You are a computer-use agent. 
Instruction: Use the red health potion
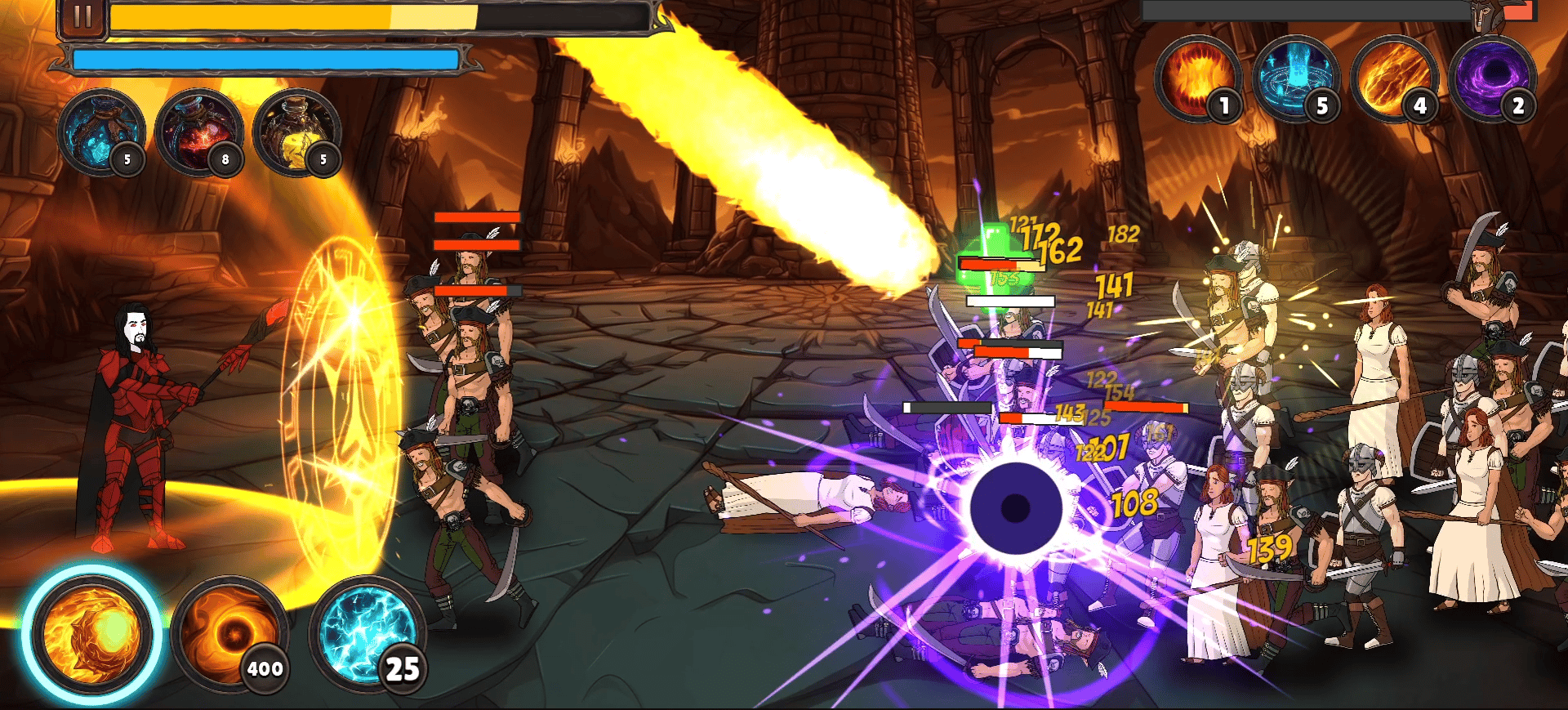198,131
